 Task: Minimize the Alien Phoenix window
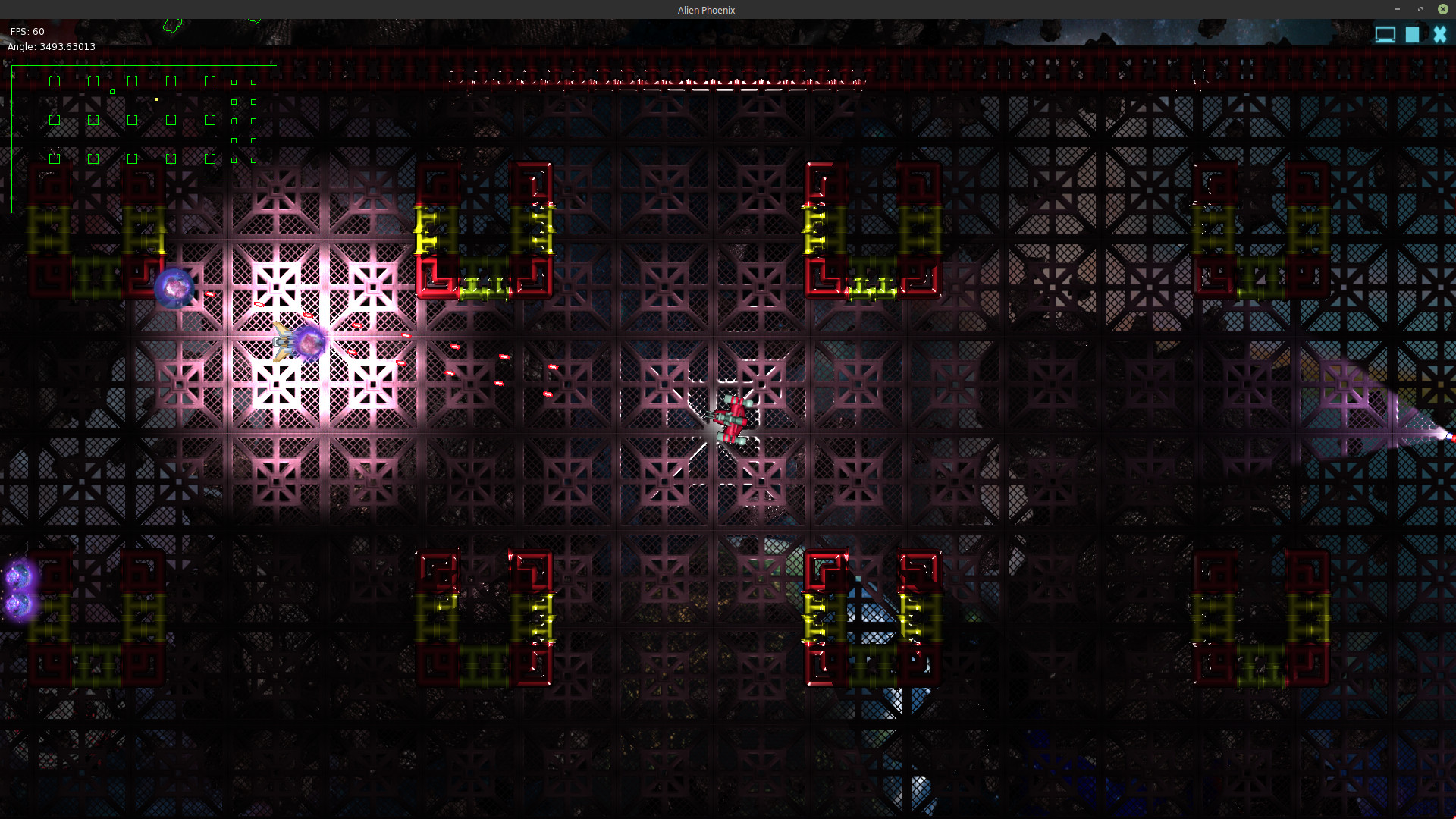pos(1397,9)
